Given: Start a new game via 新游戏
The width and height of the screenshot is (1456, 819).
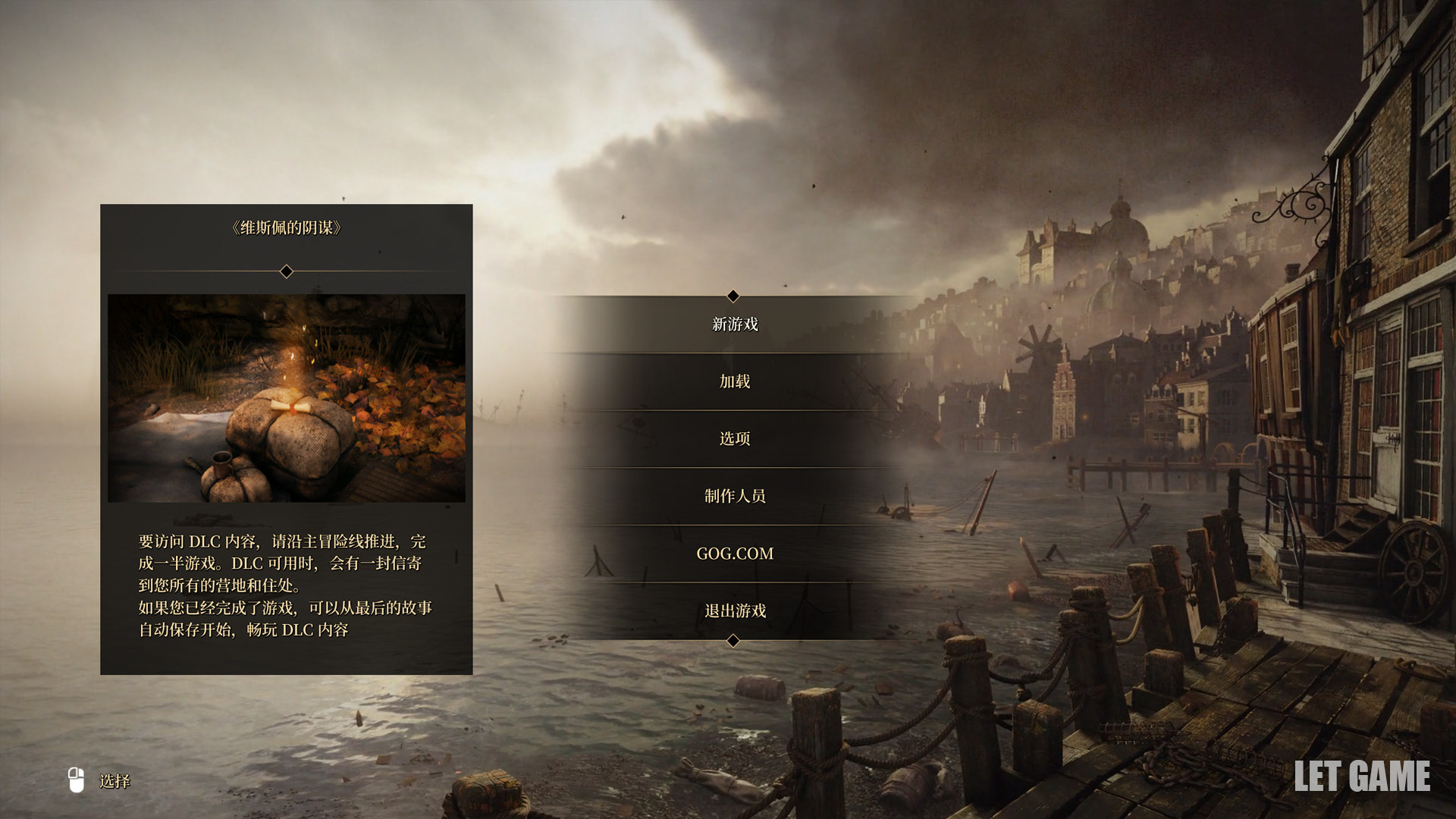Looking at the screenshot, I should [x=735, y=325].
